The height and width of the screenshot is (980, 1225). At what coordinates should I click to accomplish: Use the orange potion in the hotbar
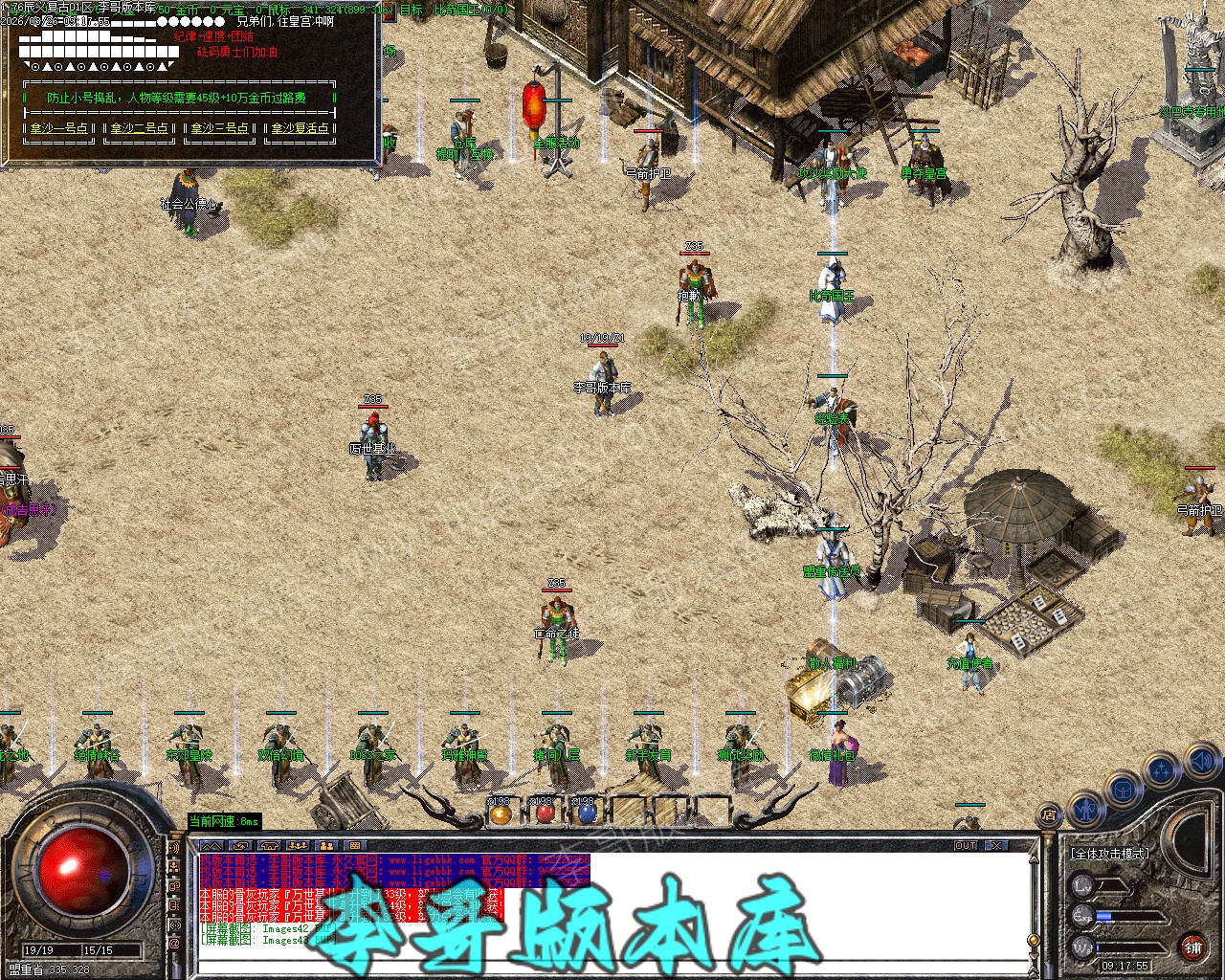tap(501, 813)
